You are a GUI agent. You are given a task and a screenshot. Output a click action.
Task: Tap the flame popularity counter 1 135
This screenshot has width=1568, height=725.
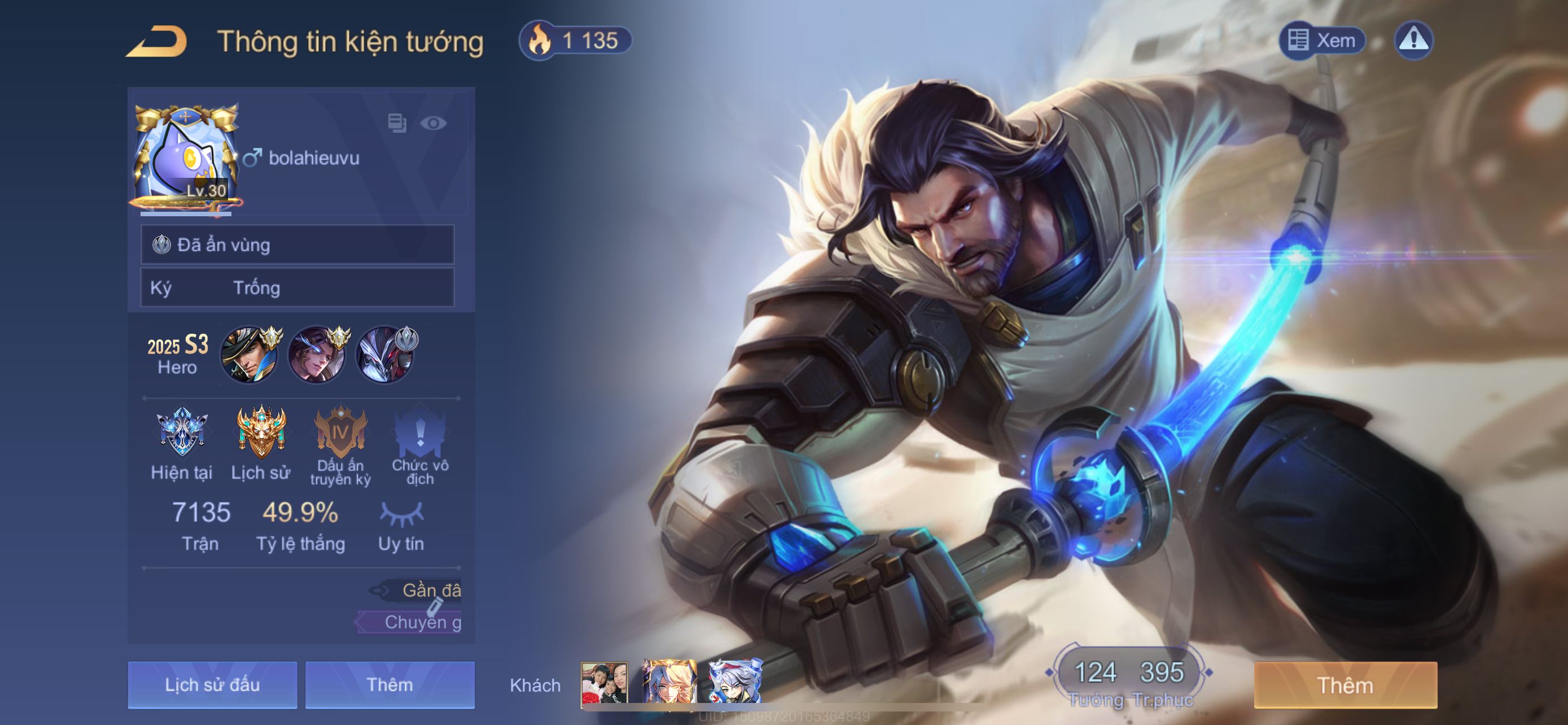pos(575,41)
